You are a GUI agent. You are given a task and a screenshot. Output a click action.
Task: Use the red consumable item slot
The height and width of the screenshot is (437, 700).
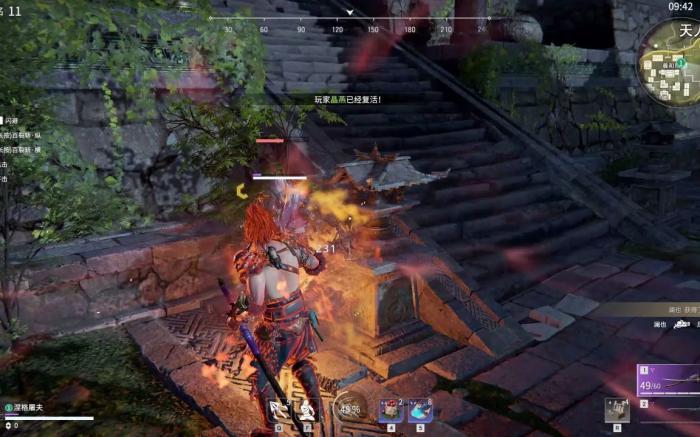[x=391, y=409]
